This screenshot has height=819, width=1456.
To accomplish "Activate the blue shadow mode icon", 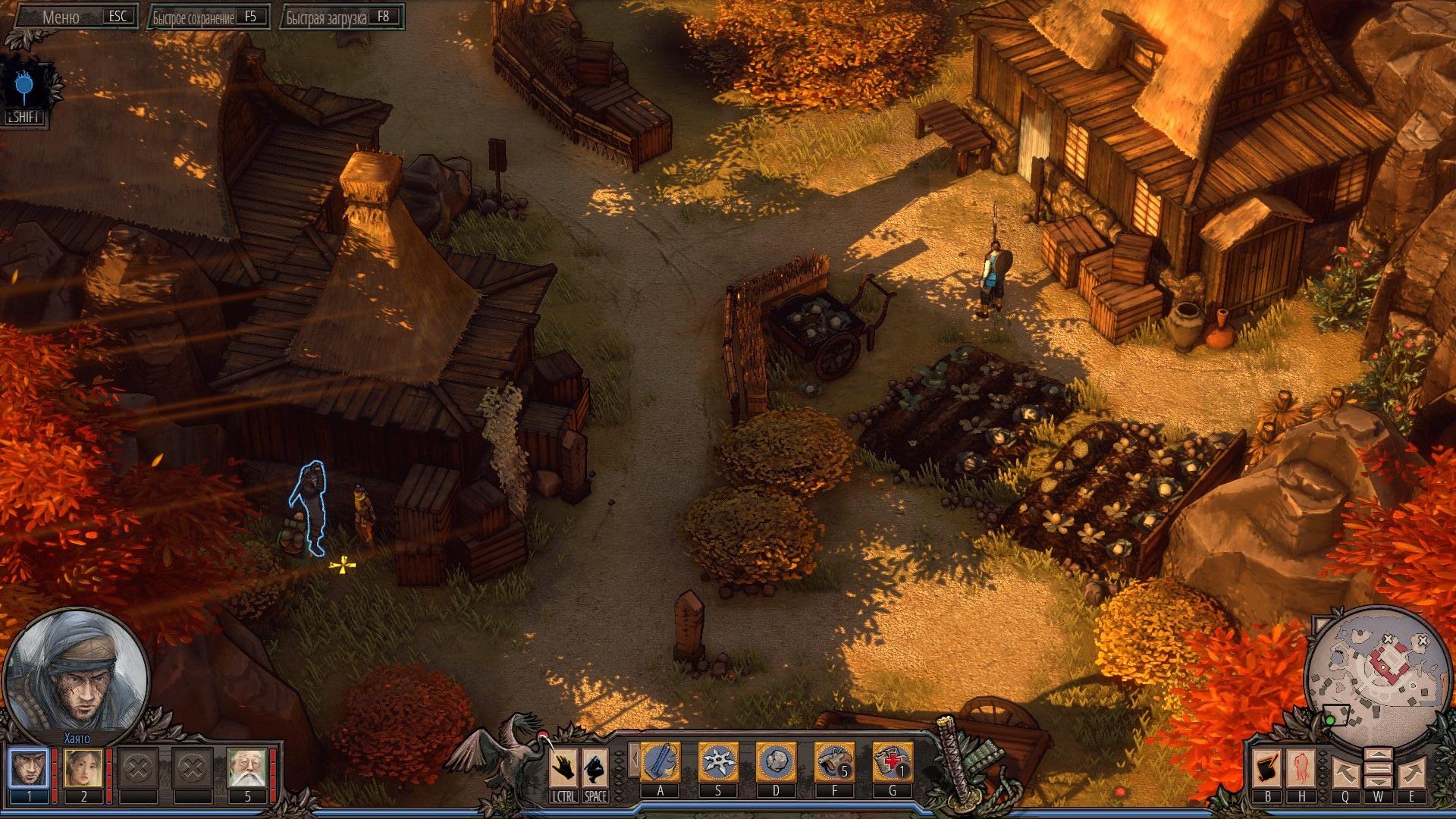I will [x=24, y=86].
